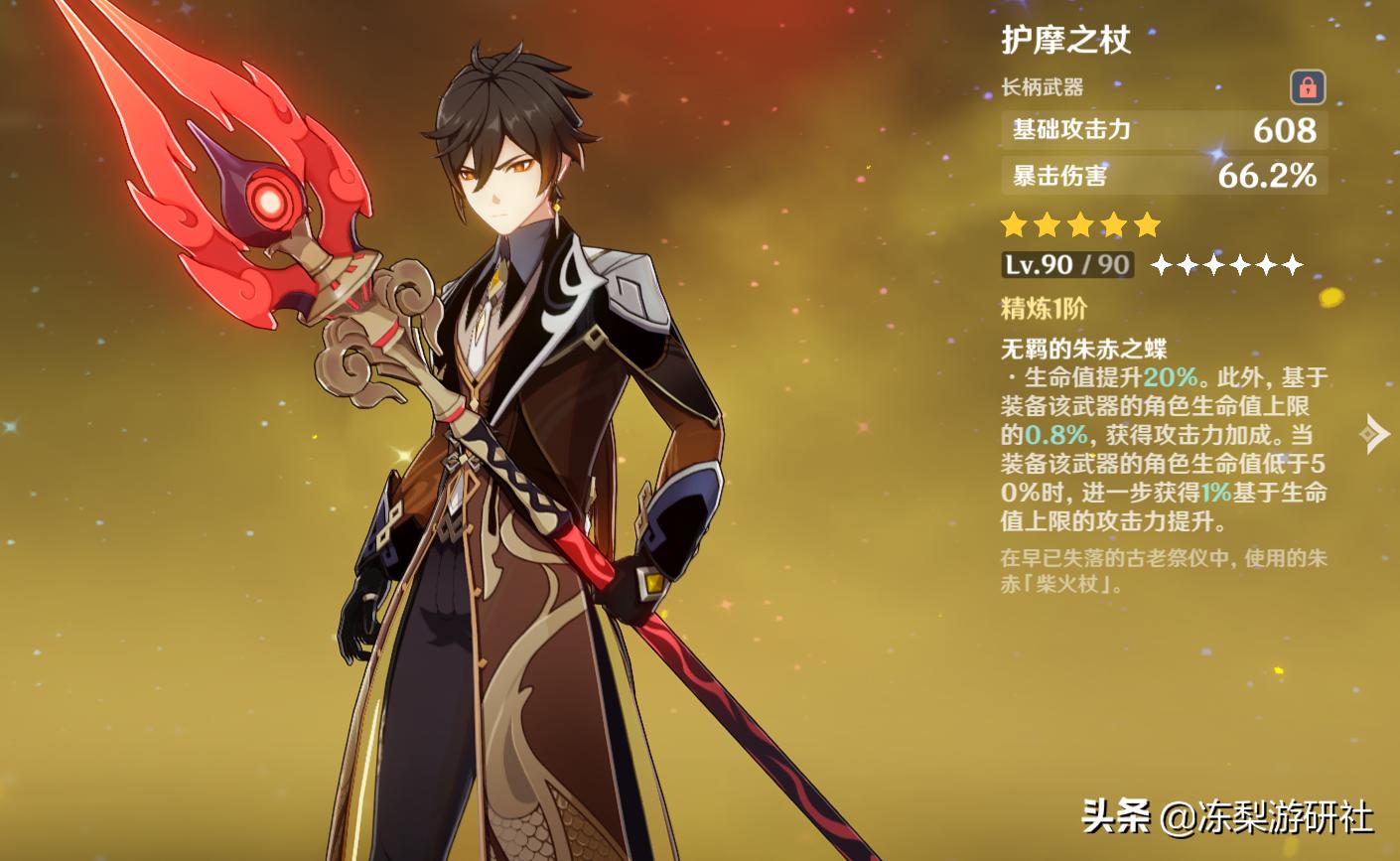Toggle the weapon lock icon
This screenshot has height=861, width=1400.
pyautogui.click(x=1307, y=87)
